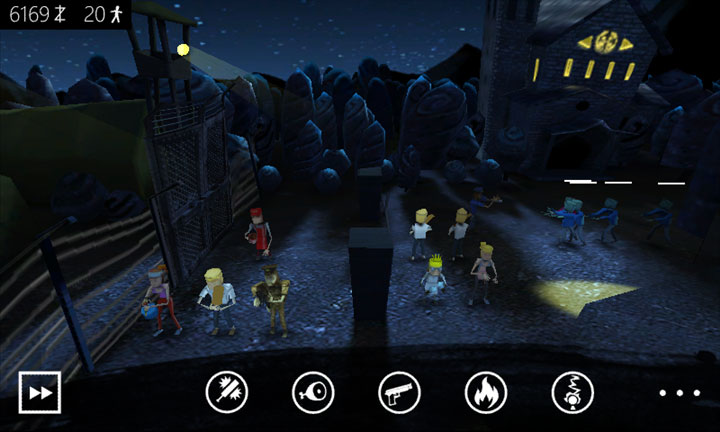The height and width of the screenshot is (432, 720).
Task: Choose the eyeball ability icon
Action: click(x=313, y=392)
